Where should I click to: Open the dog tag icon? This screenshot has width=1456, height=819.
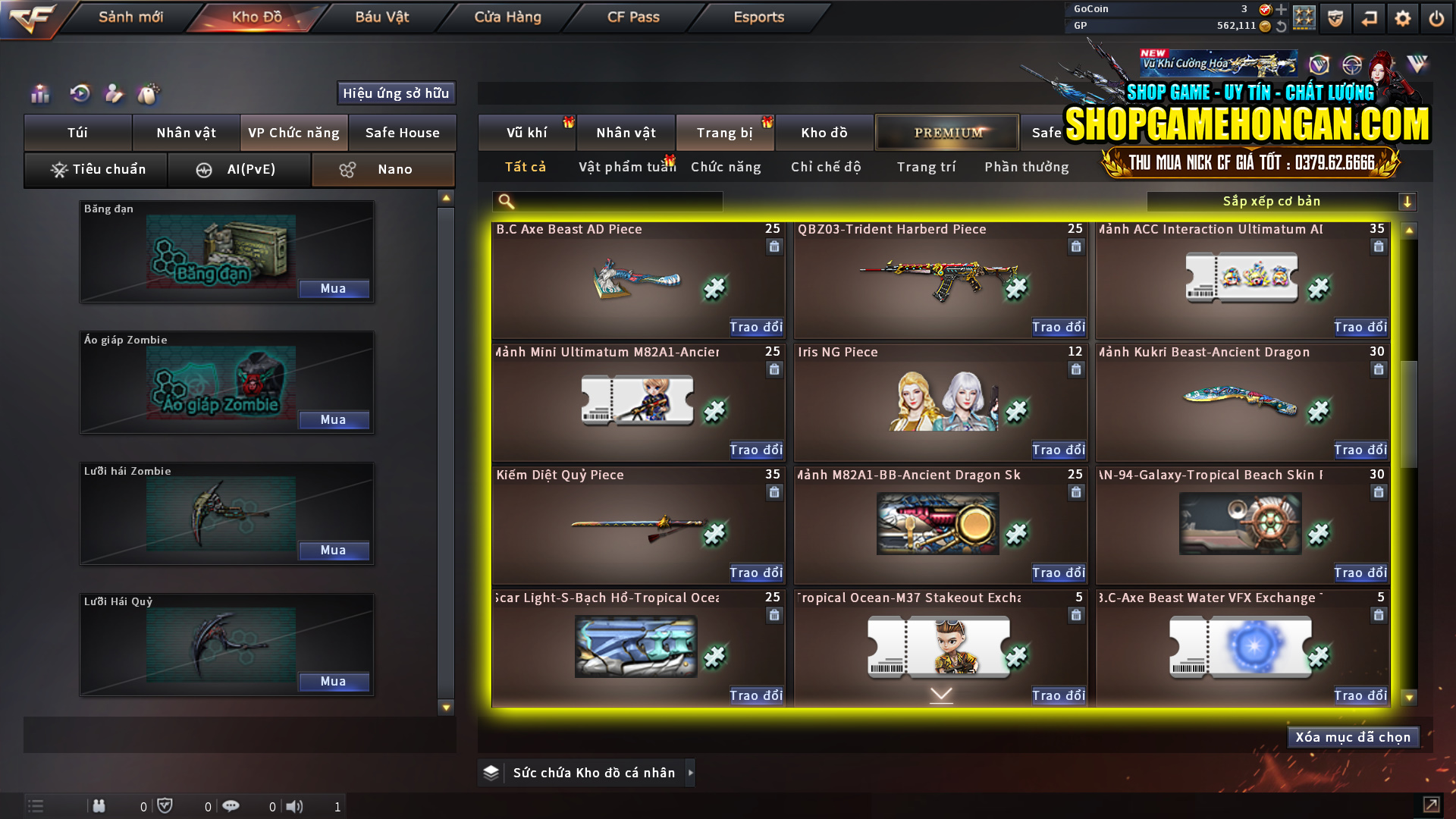[x=149, y=94]
